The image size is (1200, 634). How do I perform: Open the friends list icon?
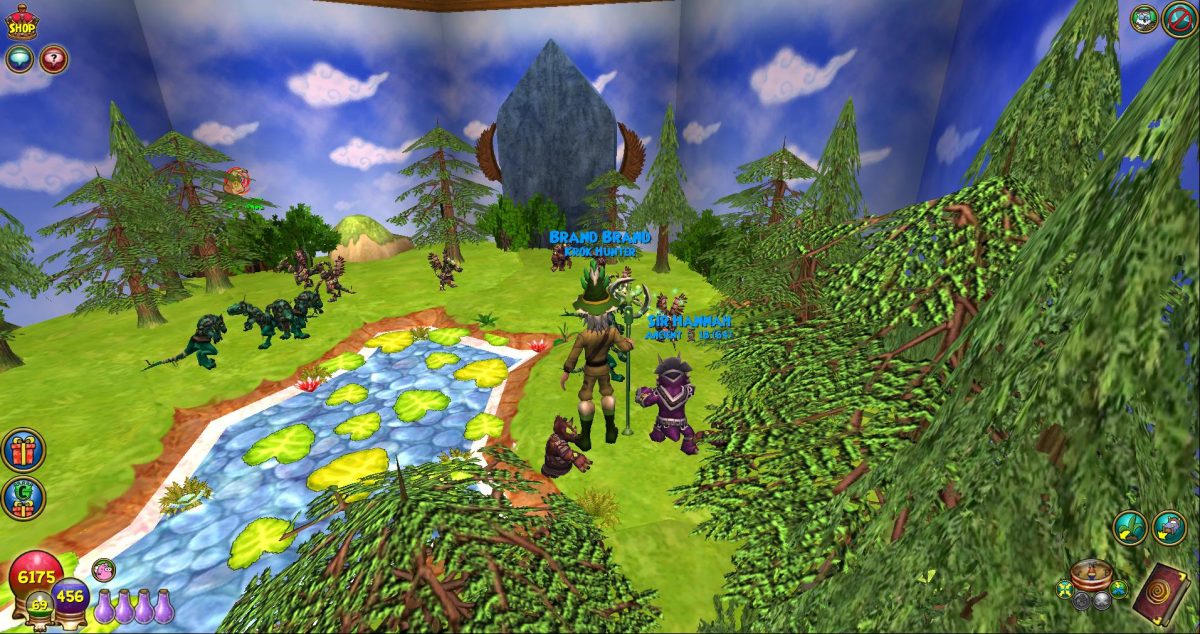(x=1144, y=18)
